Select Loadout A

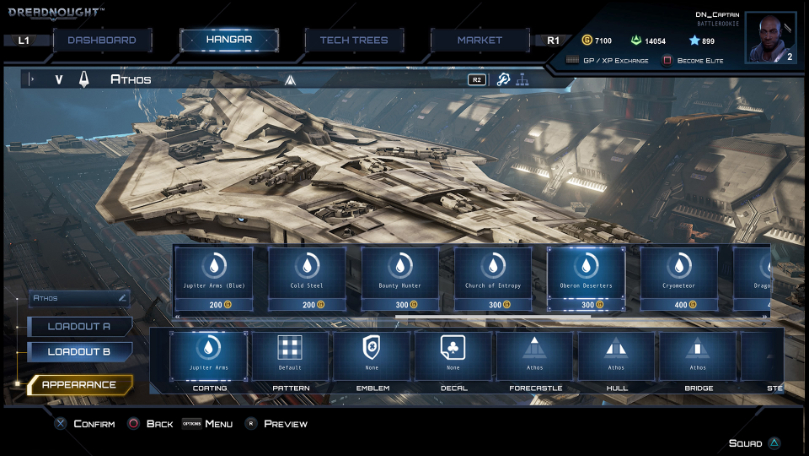point(80,326)
